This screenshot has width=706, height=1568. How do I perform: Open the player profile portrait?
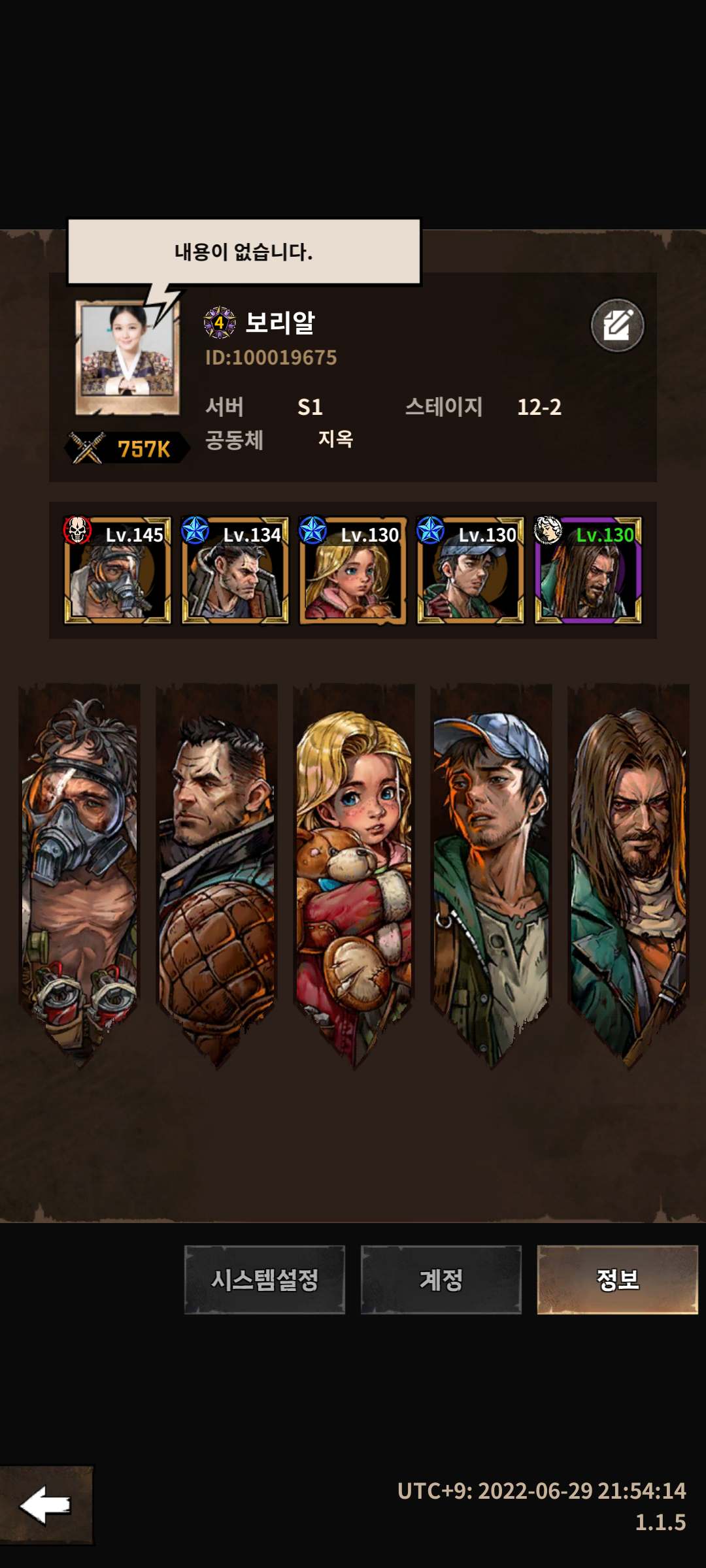tap(127, 357)
